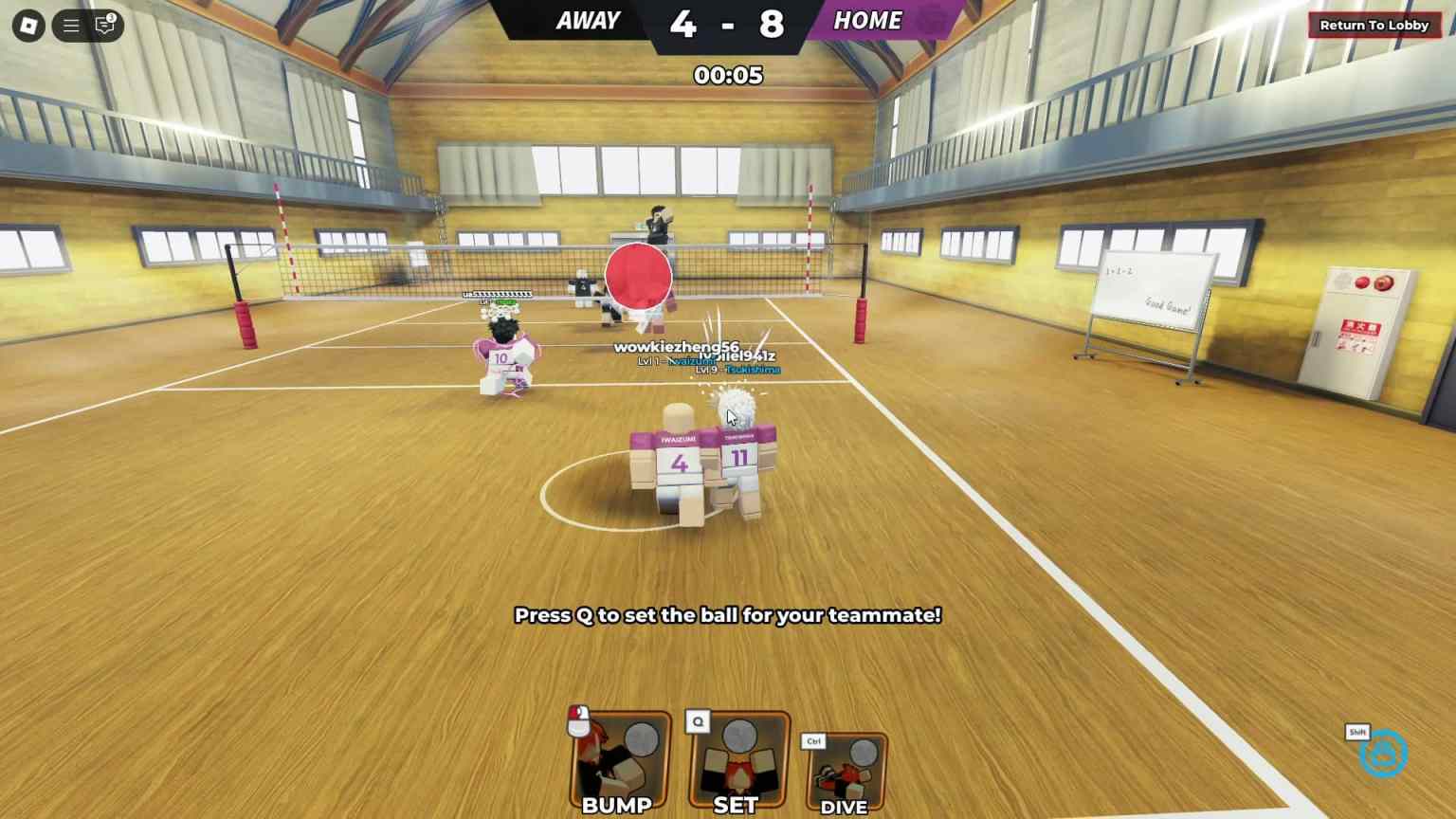Select the HOME tab on the scoreboard

pos(866,20)
